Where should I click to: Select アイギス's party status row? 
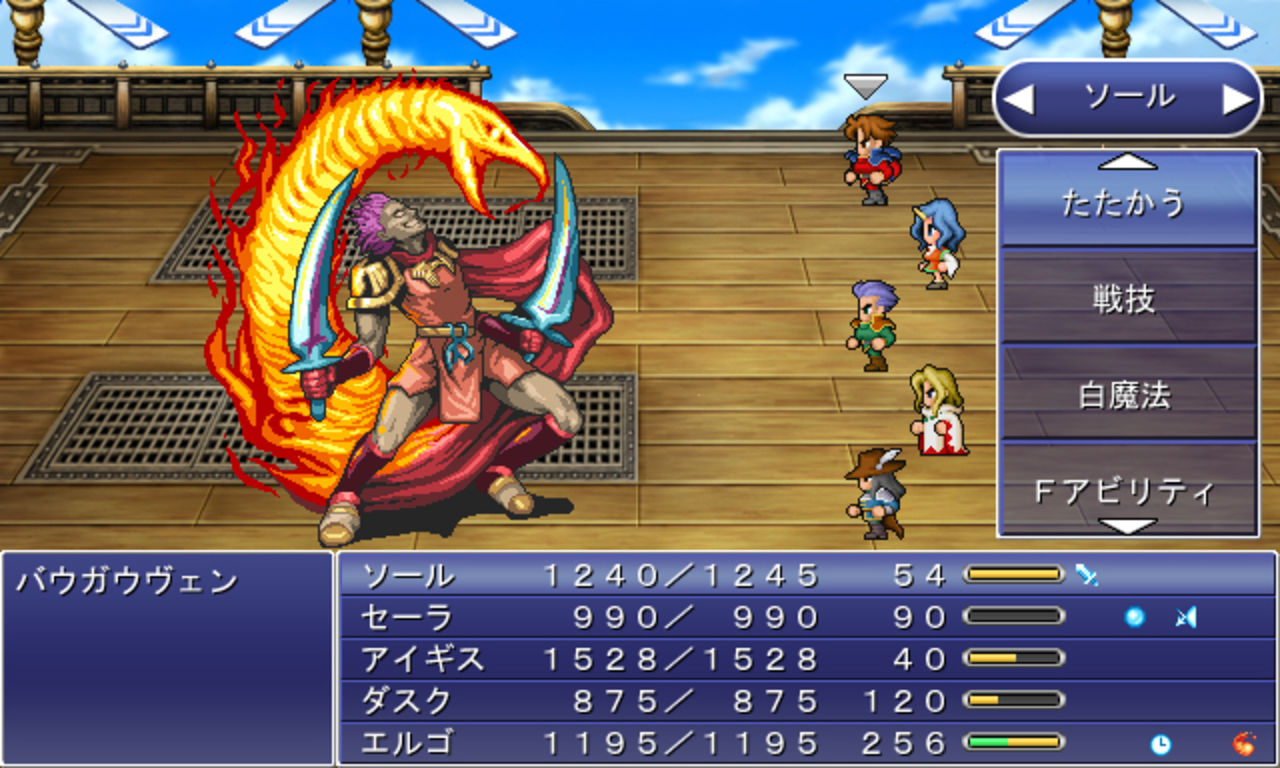[x=806, y=659]
